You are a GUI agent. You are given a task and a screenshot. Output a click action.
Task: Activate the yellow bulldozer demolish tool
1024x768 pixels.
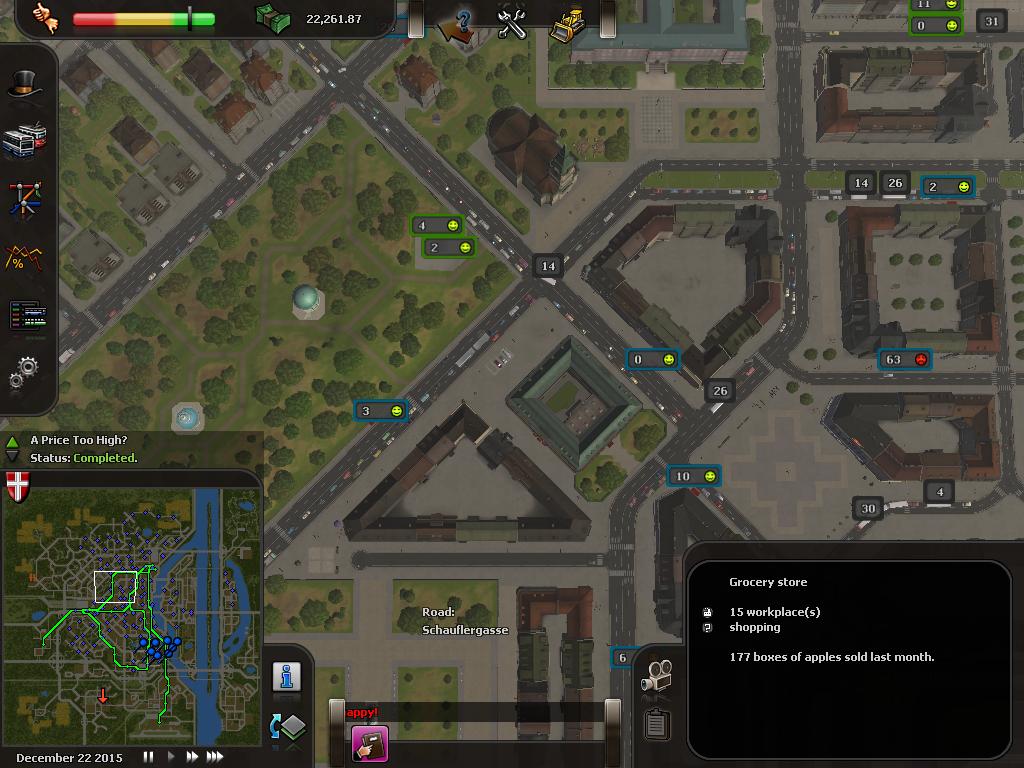[568, 24]
